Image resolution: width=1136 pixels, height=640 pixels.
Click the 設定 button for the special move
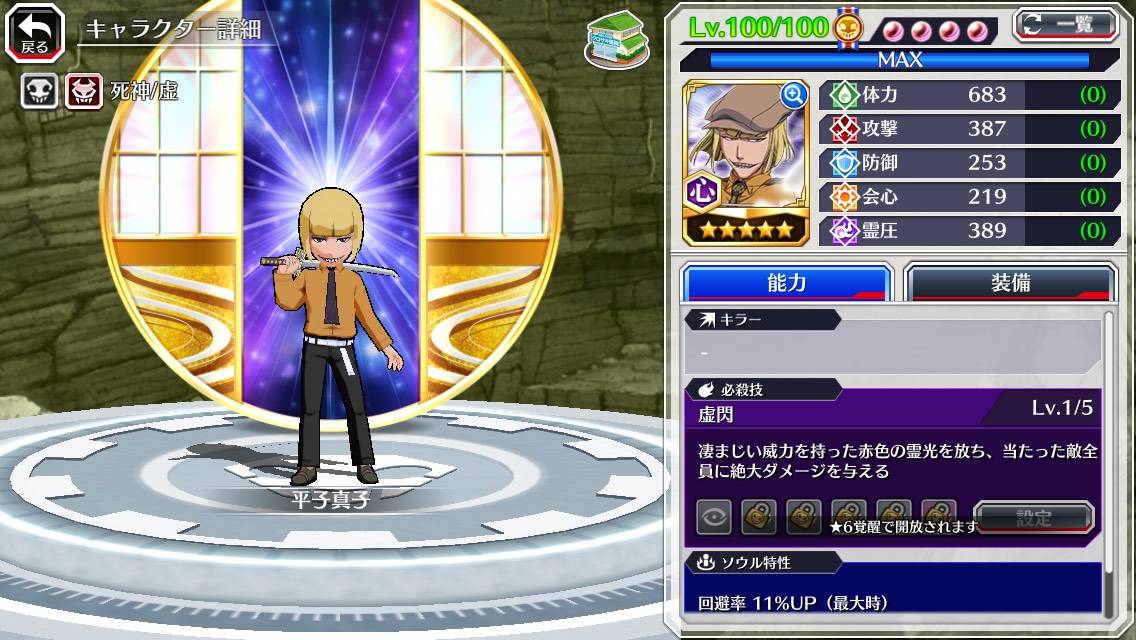pos(1033,518)
